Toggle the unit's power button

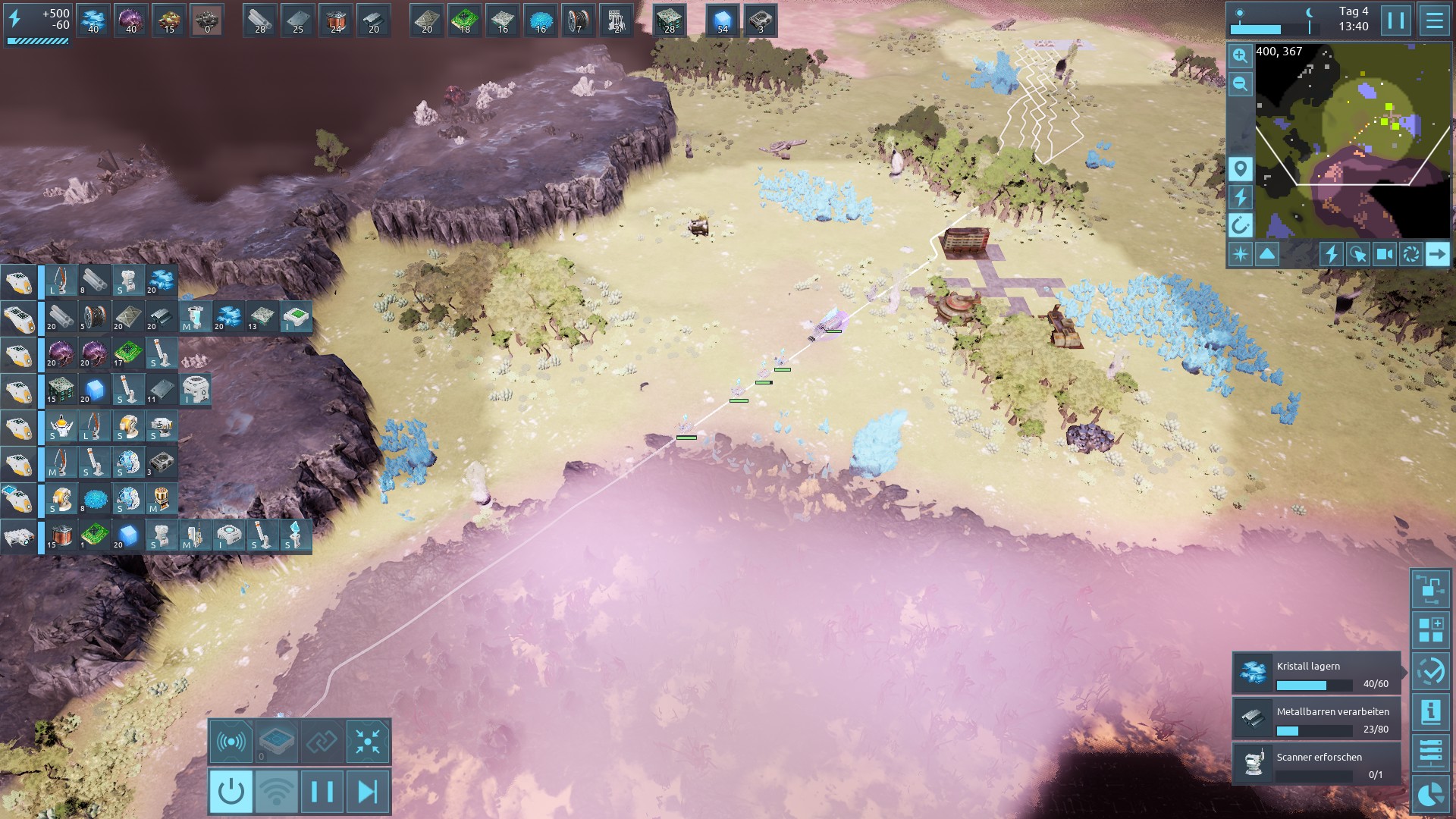[231, 792]
